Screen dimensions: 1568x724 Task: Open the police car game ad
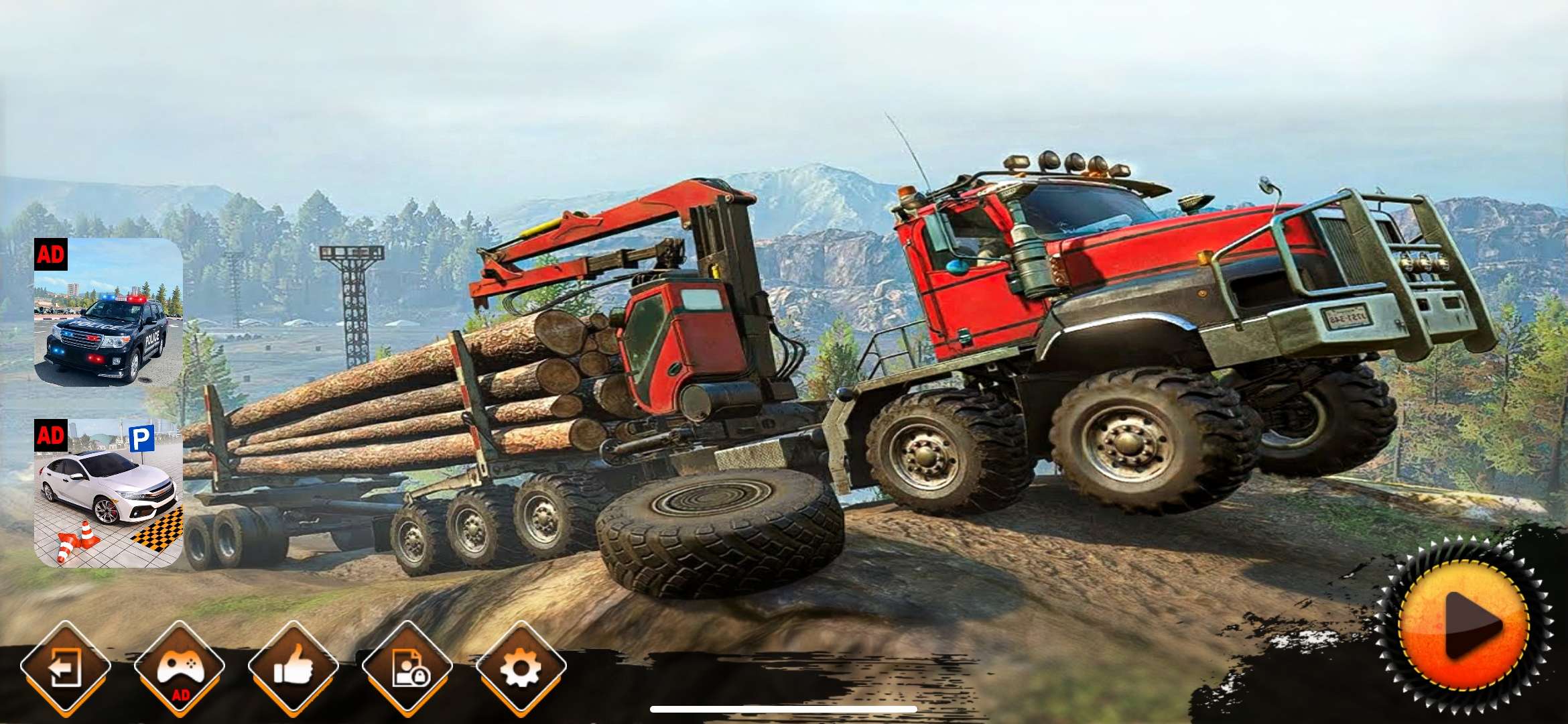tap(109, 312)
